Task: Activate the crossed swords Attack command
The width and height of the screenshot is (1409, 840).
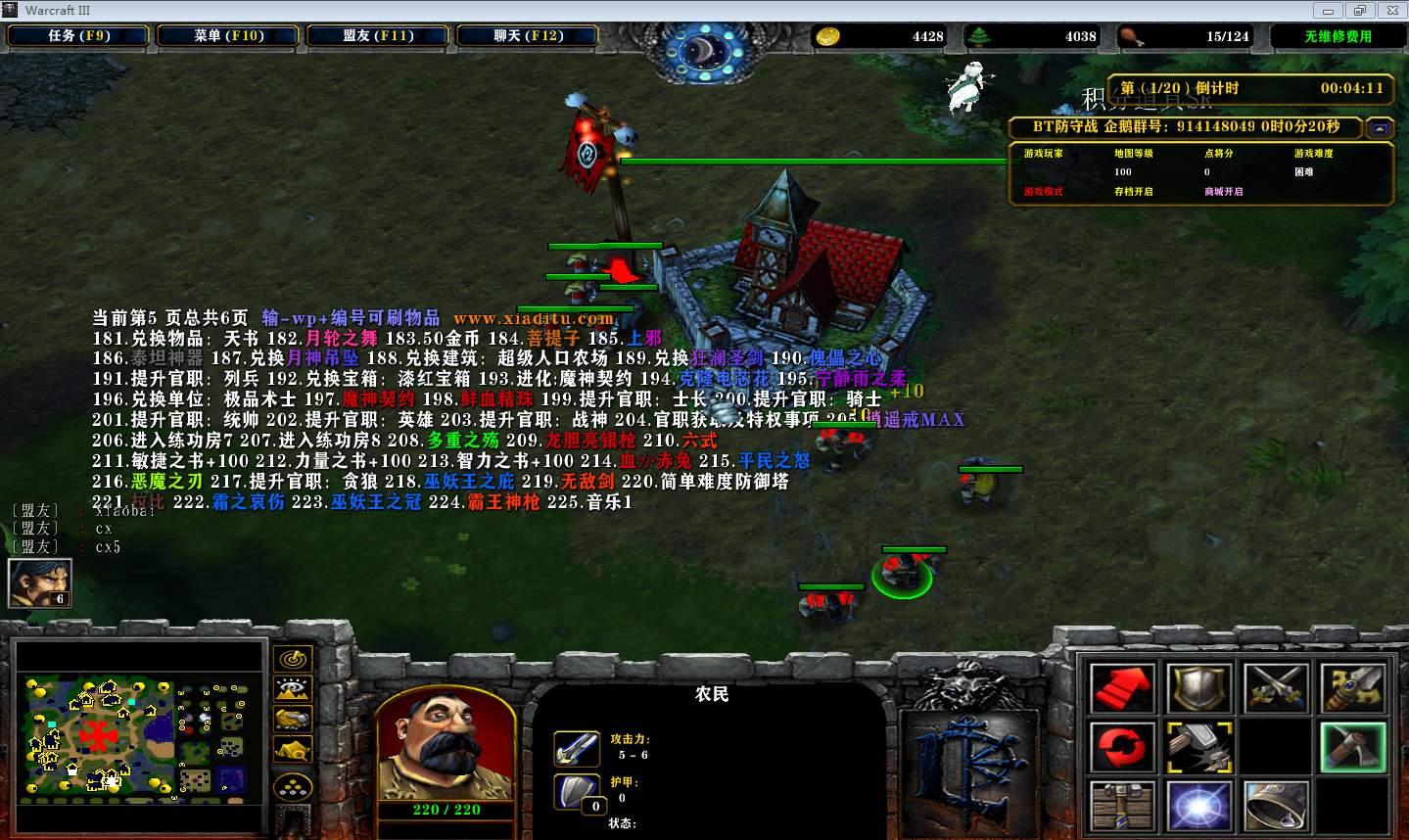Action: click(1276, 687)
